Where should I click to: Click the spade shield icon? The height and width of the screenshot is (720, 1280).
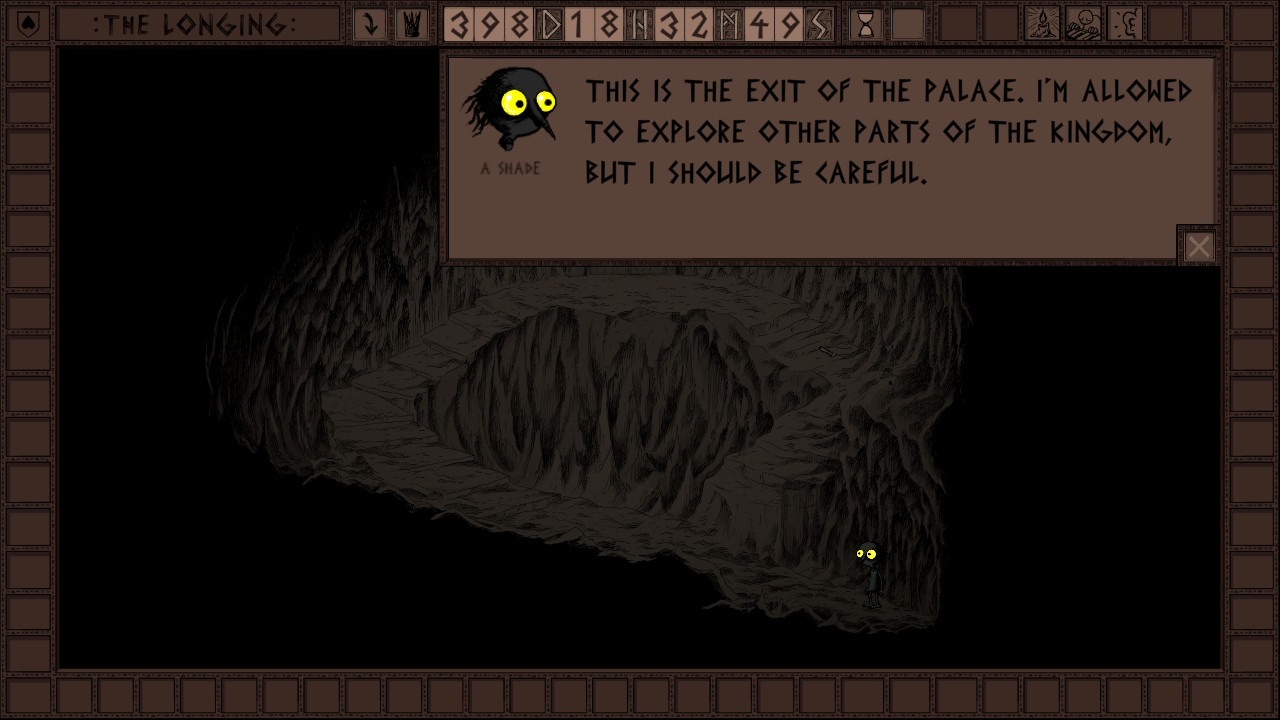pyautogui.click(x=29, y=24)
